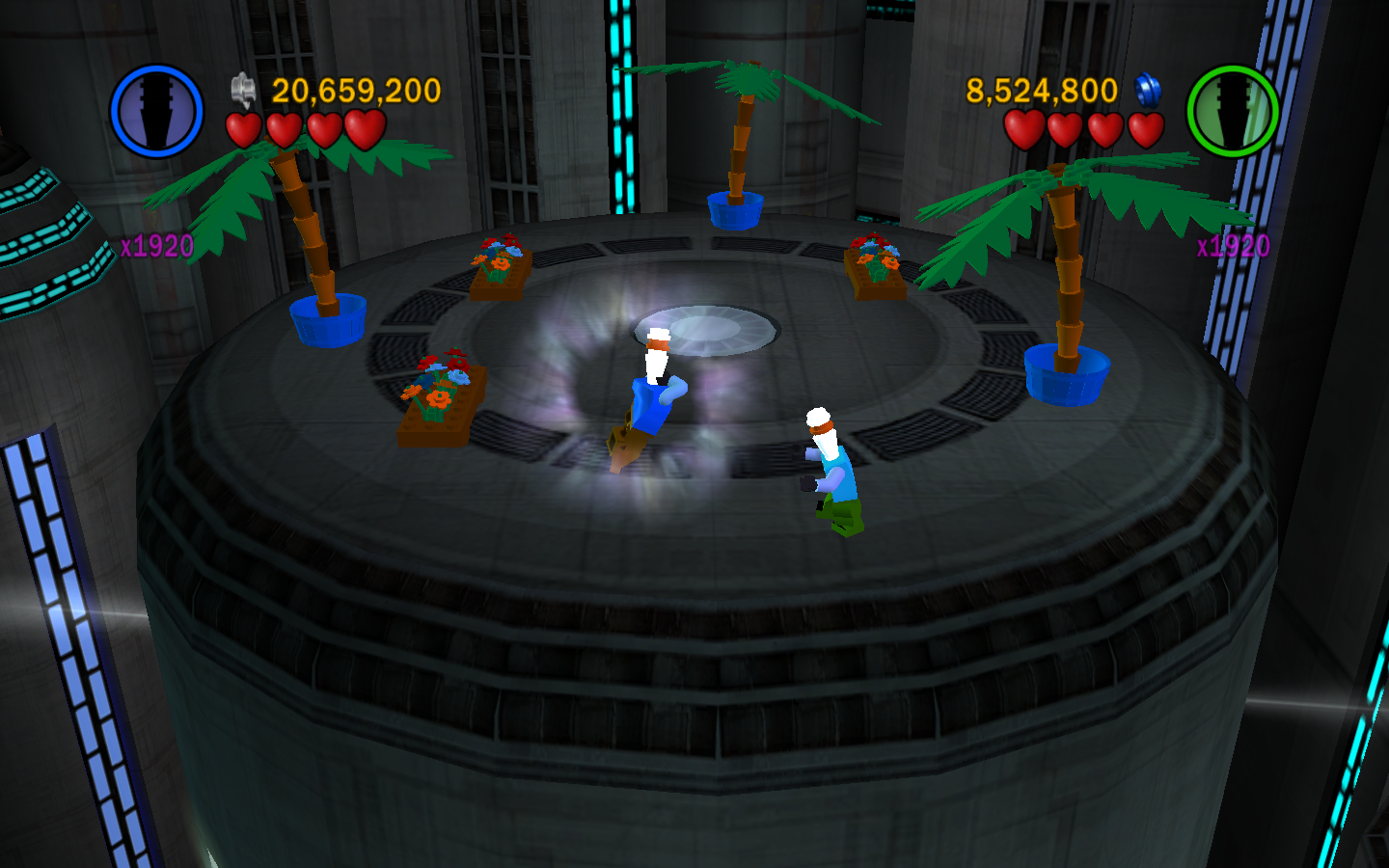Select the player two green character portrait
The width and height of the screenshot is (1389, 868).
click(x=1232, y=111)
